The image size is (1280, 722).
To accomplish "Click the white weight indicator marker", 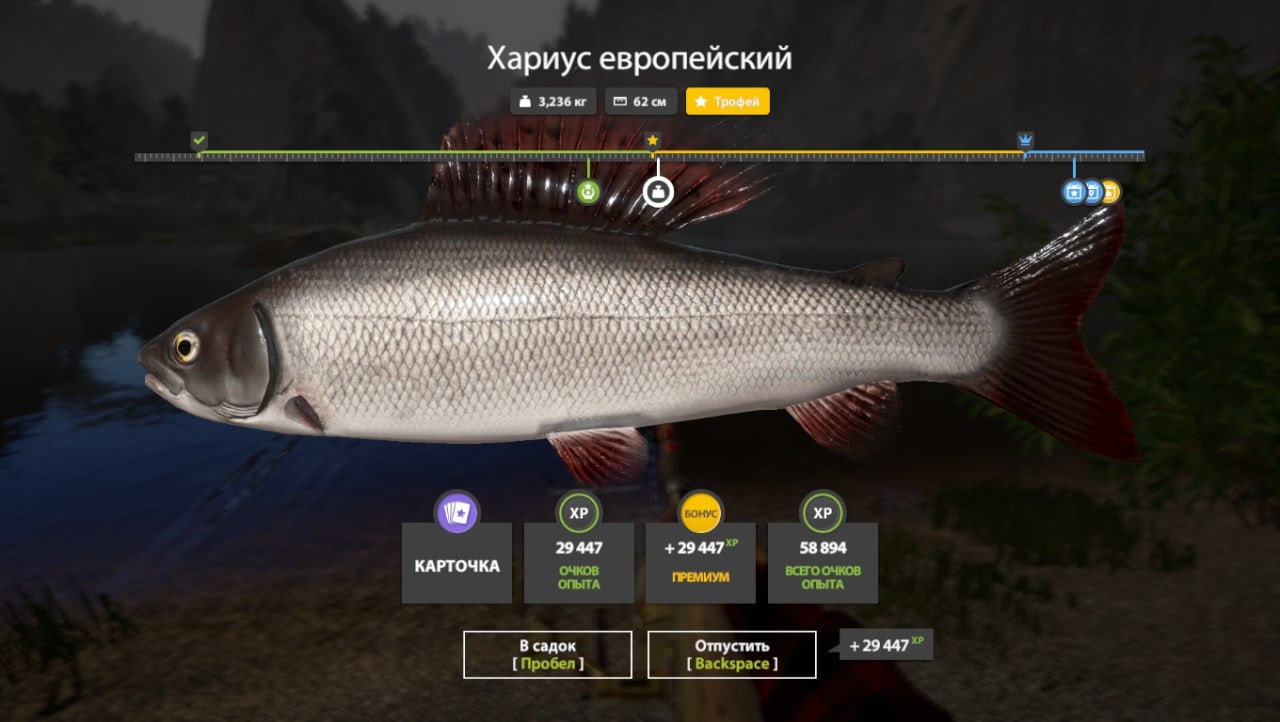I will (660, 190).
